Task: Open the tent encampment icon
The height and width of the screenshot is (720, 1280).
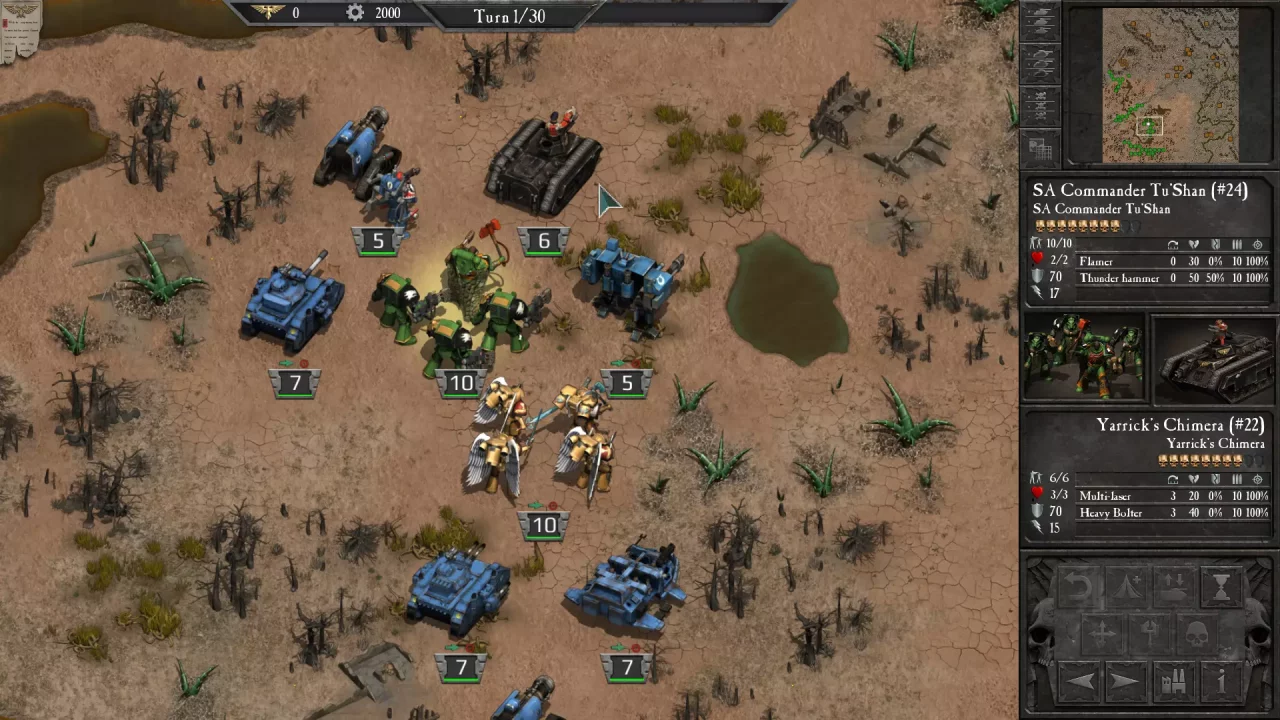Action: click(1127, 587)
